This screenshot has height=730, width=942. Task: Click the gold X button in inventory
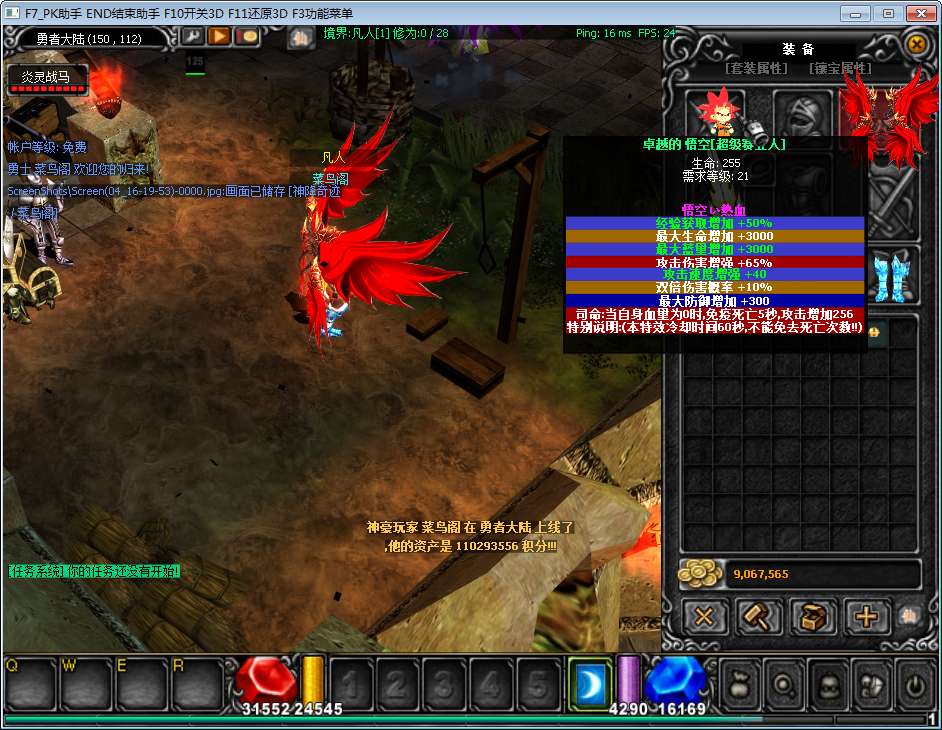coord(705,616)
